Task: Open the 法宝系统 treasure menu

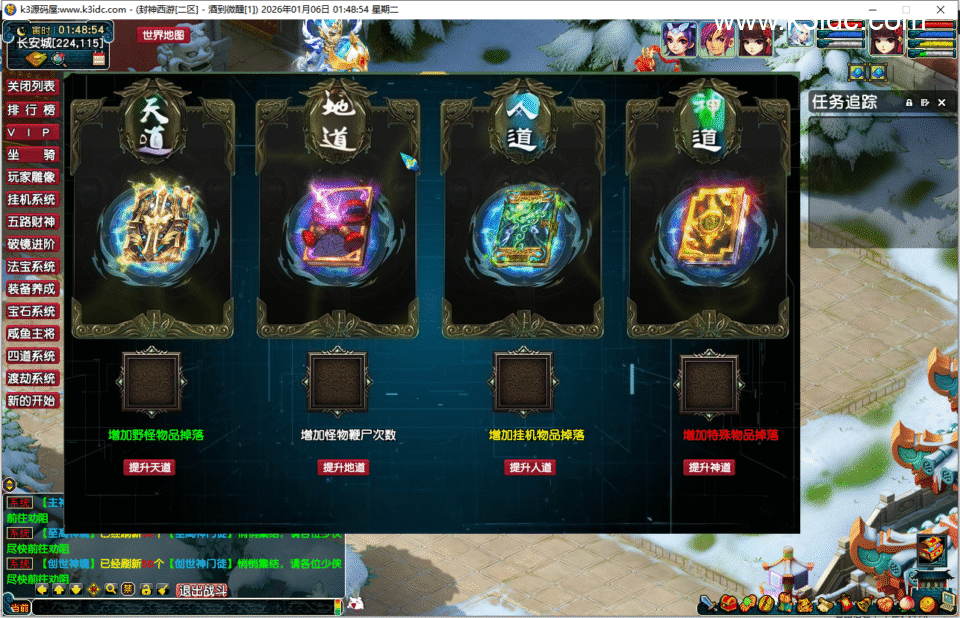Action: click(32, 267)
